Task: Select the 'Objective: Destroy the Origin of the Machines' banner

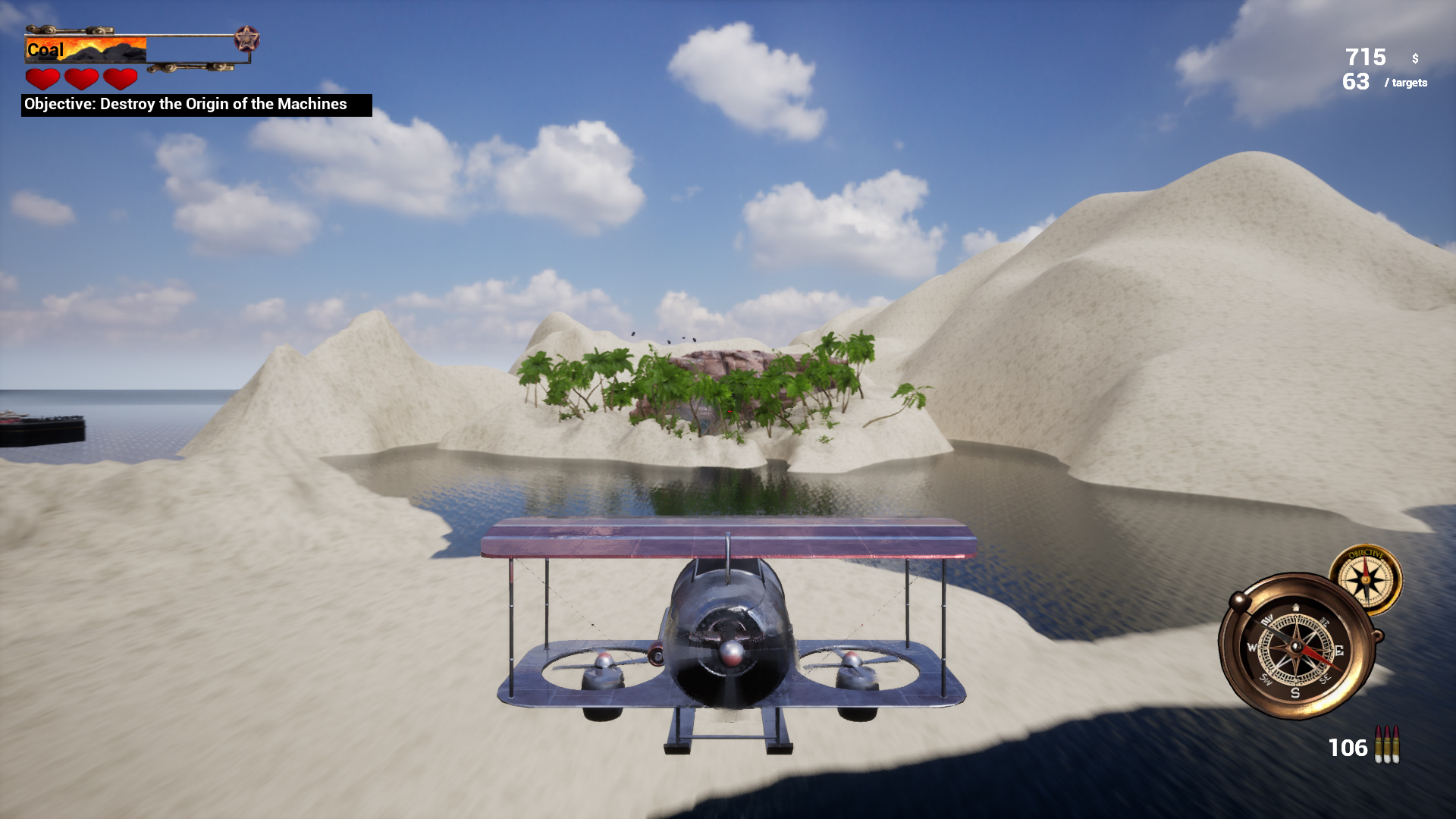Action: point(186,105)
